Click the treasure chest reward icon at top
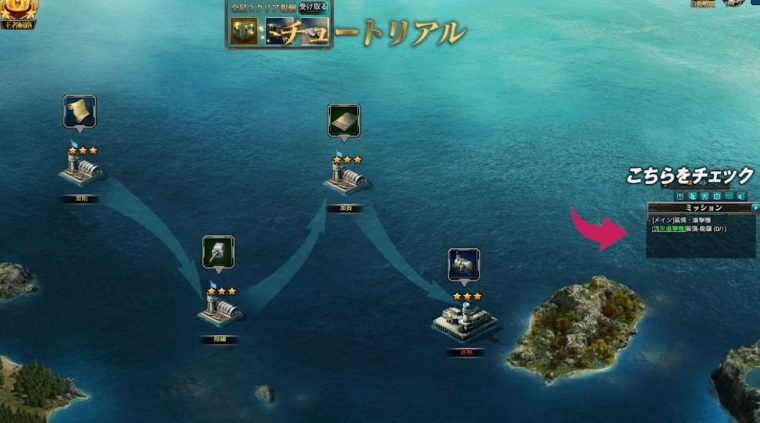This screenshot has height=423, width=760. click(244, 30)
